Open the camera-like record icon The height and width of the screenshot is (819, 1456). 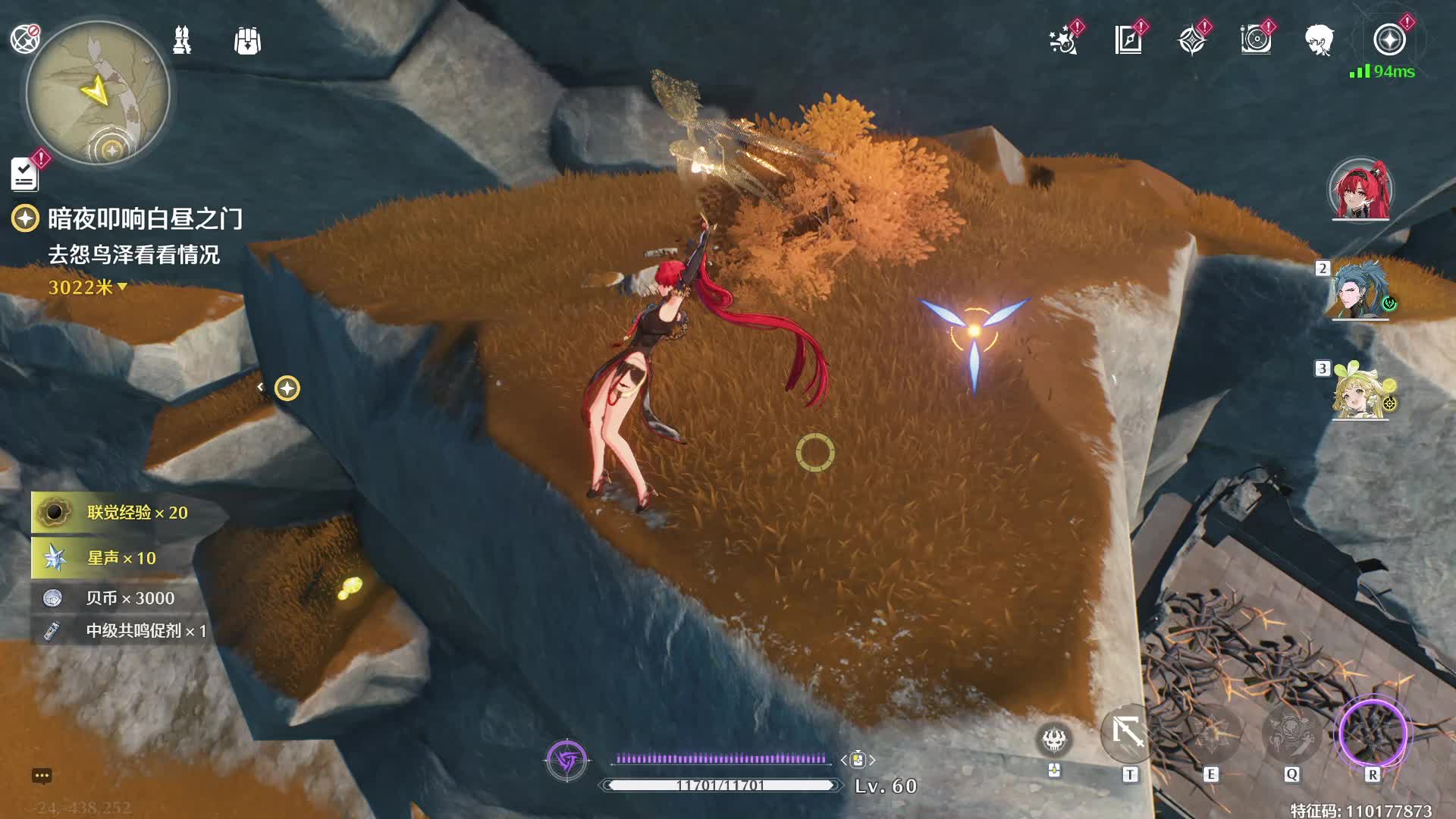point(1256,40)
